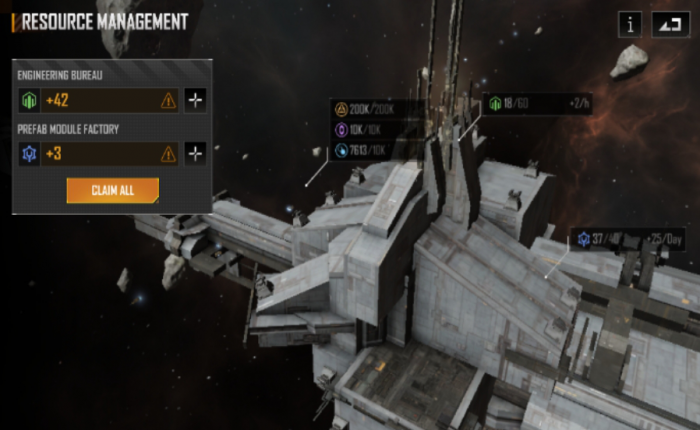Claim all resources with Claim All
The image size is (700, 430).
click(x=112, y=190)
